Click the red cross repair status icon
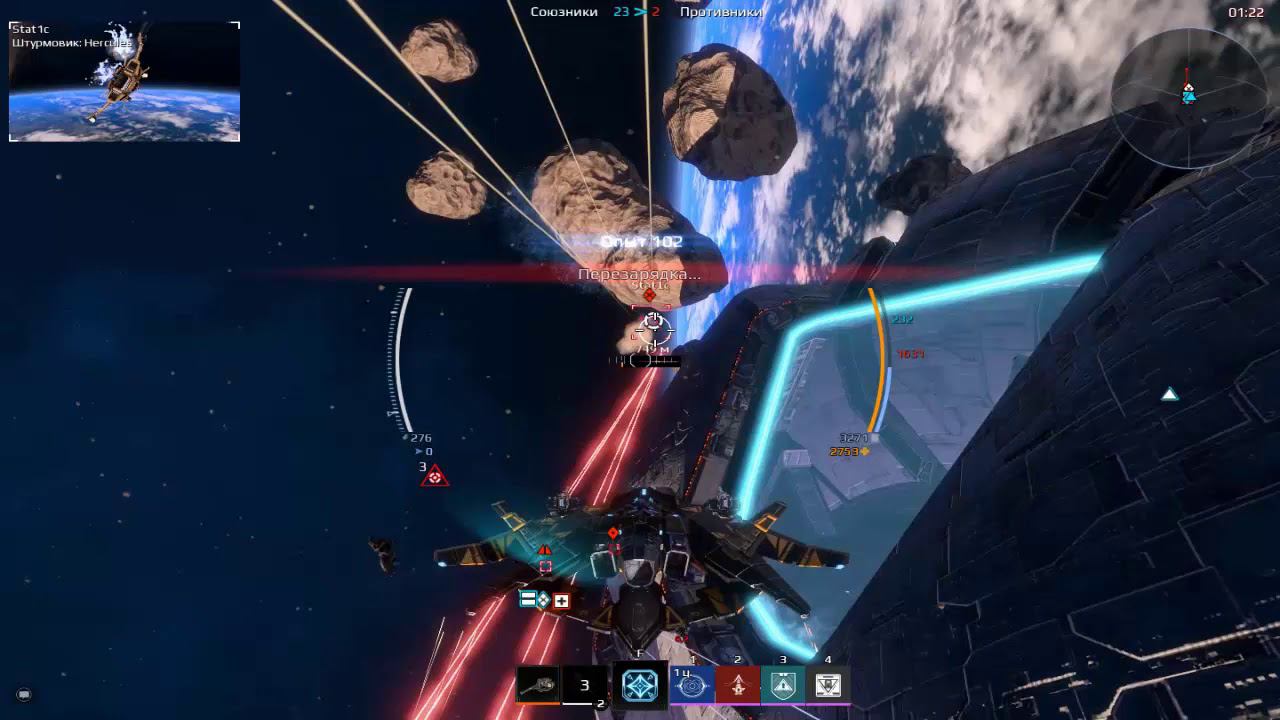Image resolution: width=1280 pixels, height=720 pixels. pyautogui.click(x=561, y=600)
